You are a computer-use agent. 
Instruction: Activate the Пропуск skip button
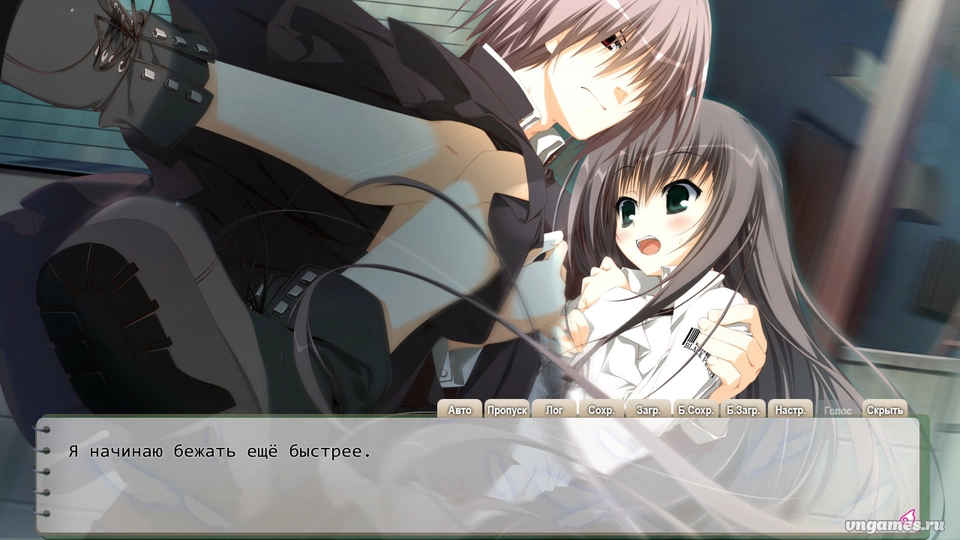click(507, 410)
